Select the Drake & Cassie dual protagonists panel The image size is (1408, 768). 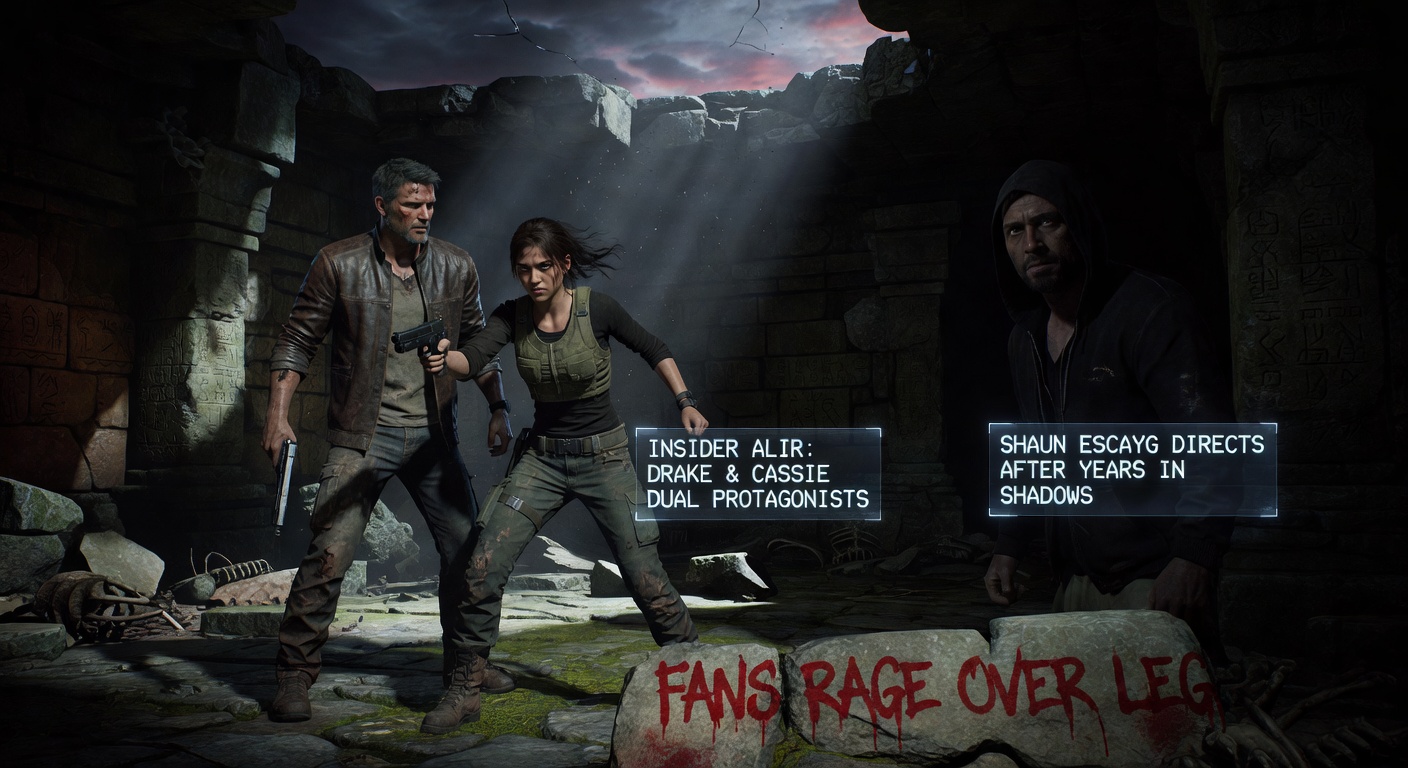(758, 474)
